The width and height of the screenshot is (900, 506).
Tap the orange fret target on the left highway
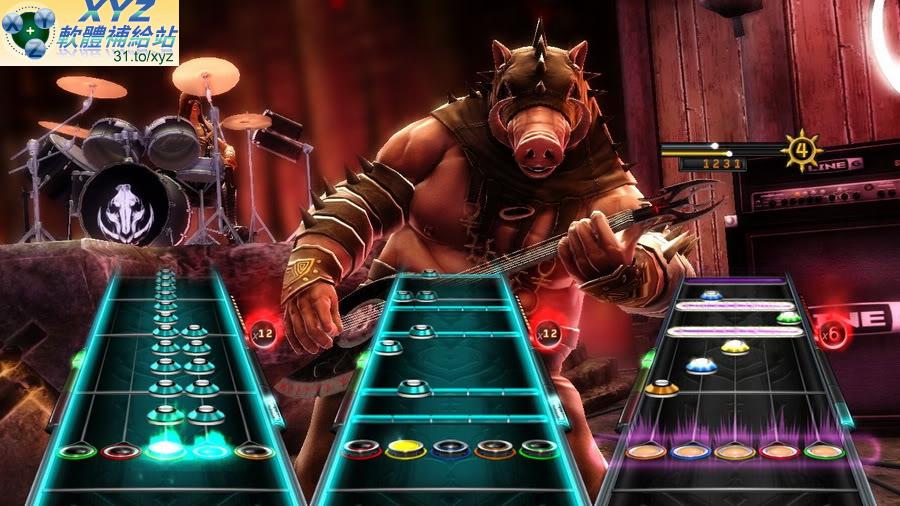click(254, 451)
